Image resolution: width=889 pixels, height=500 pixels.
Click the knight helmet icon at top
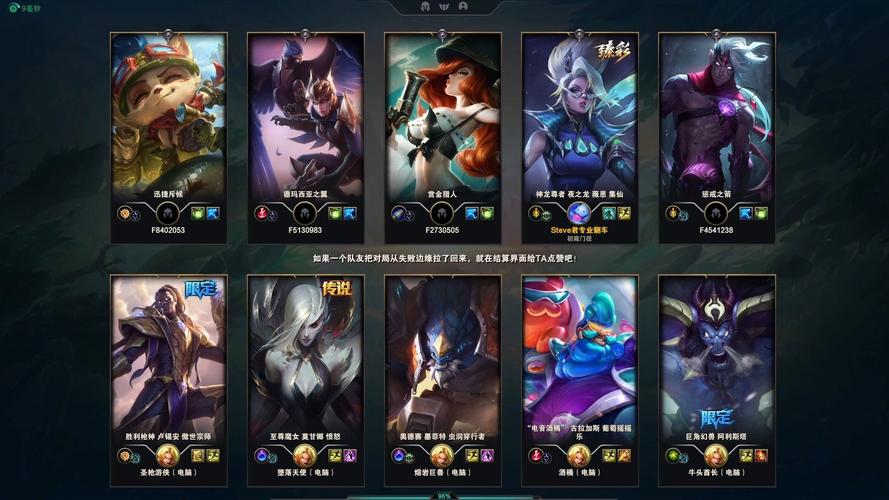(427, 6)
